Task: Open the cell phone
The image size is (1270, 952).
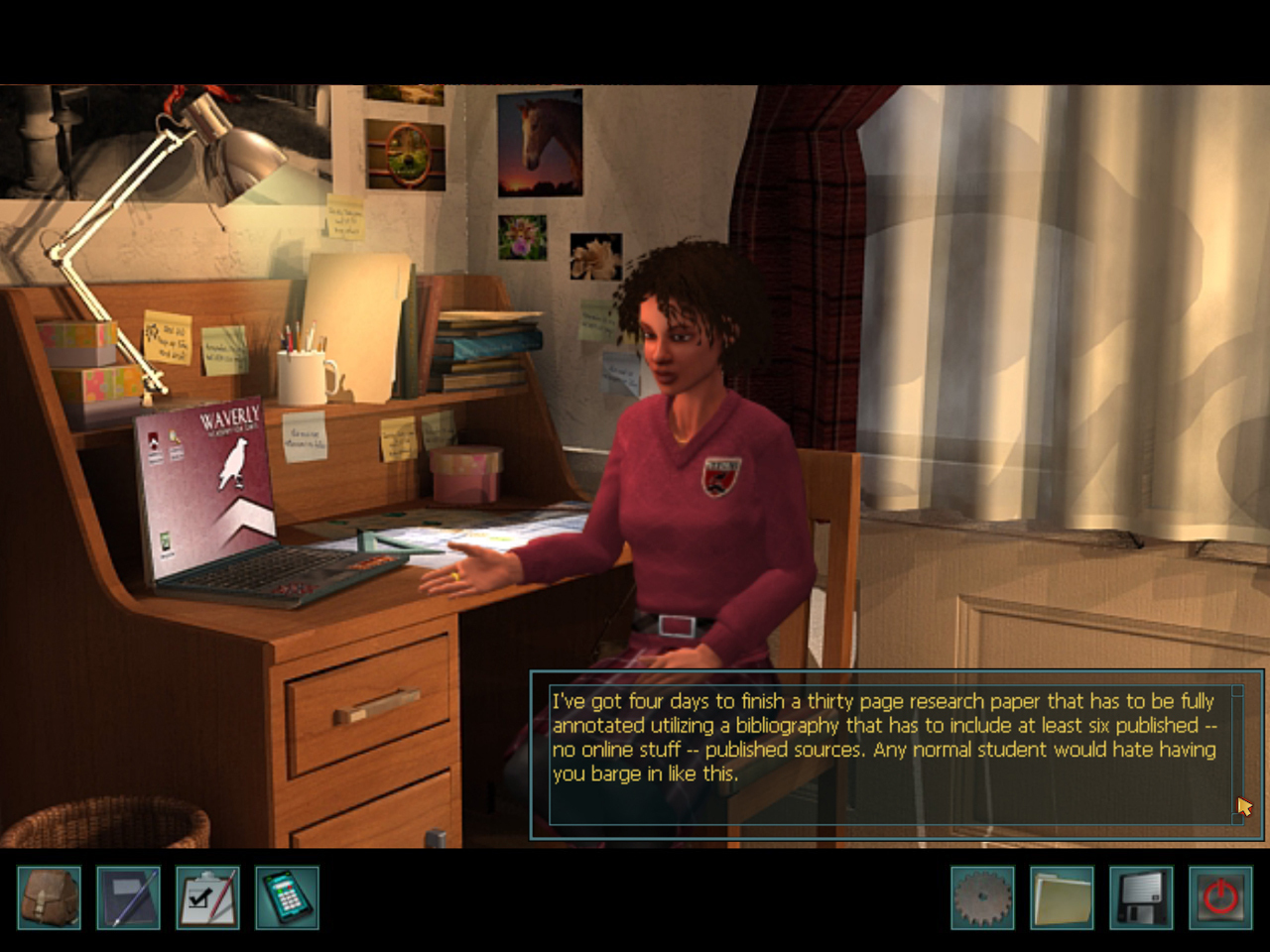Action: click(x=286, y=897)
